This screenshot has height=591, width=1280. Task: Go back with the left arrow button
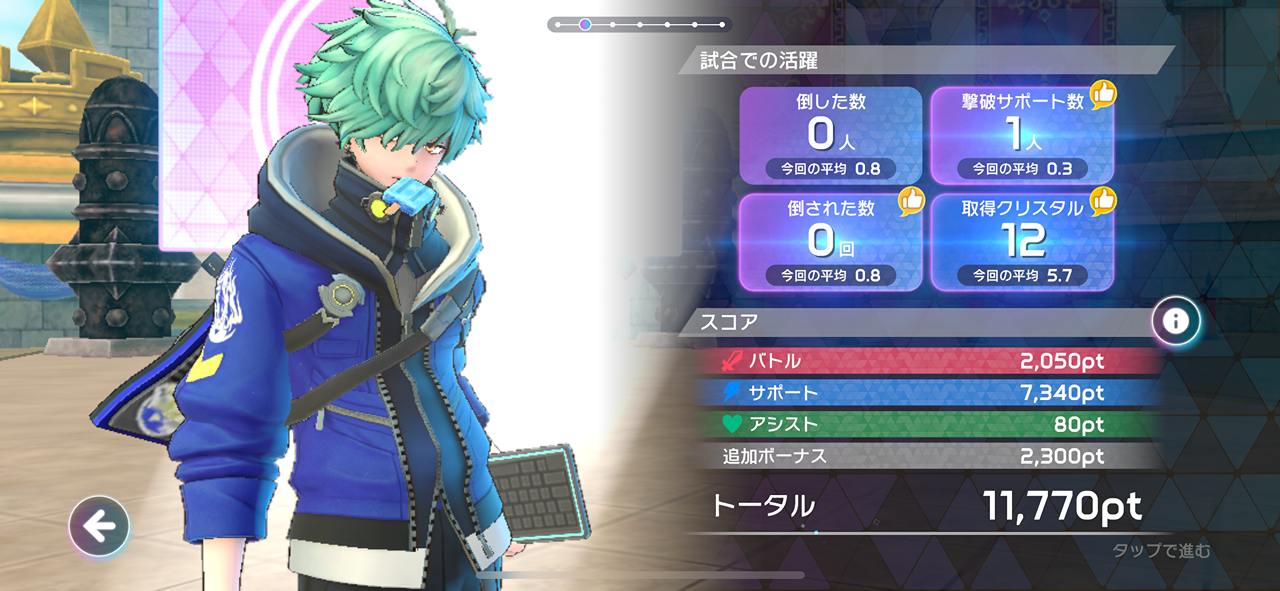(99, 526)
